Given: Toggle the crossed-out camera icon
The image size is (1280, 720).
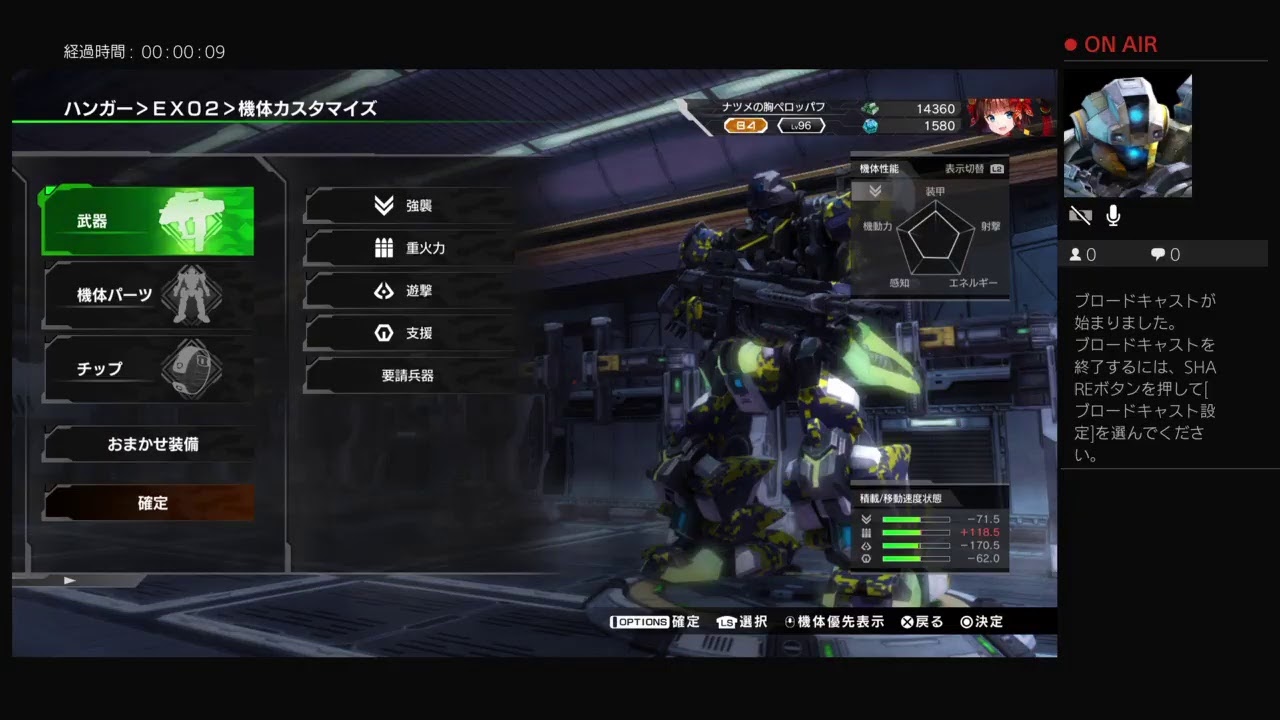Looking at the screenshot, I should click(1080, 216).
